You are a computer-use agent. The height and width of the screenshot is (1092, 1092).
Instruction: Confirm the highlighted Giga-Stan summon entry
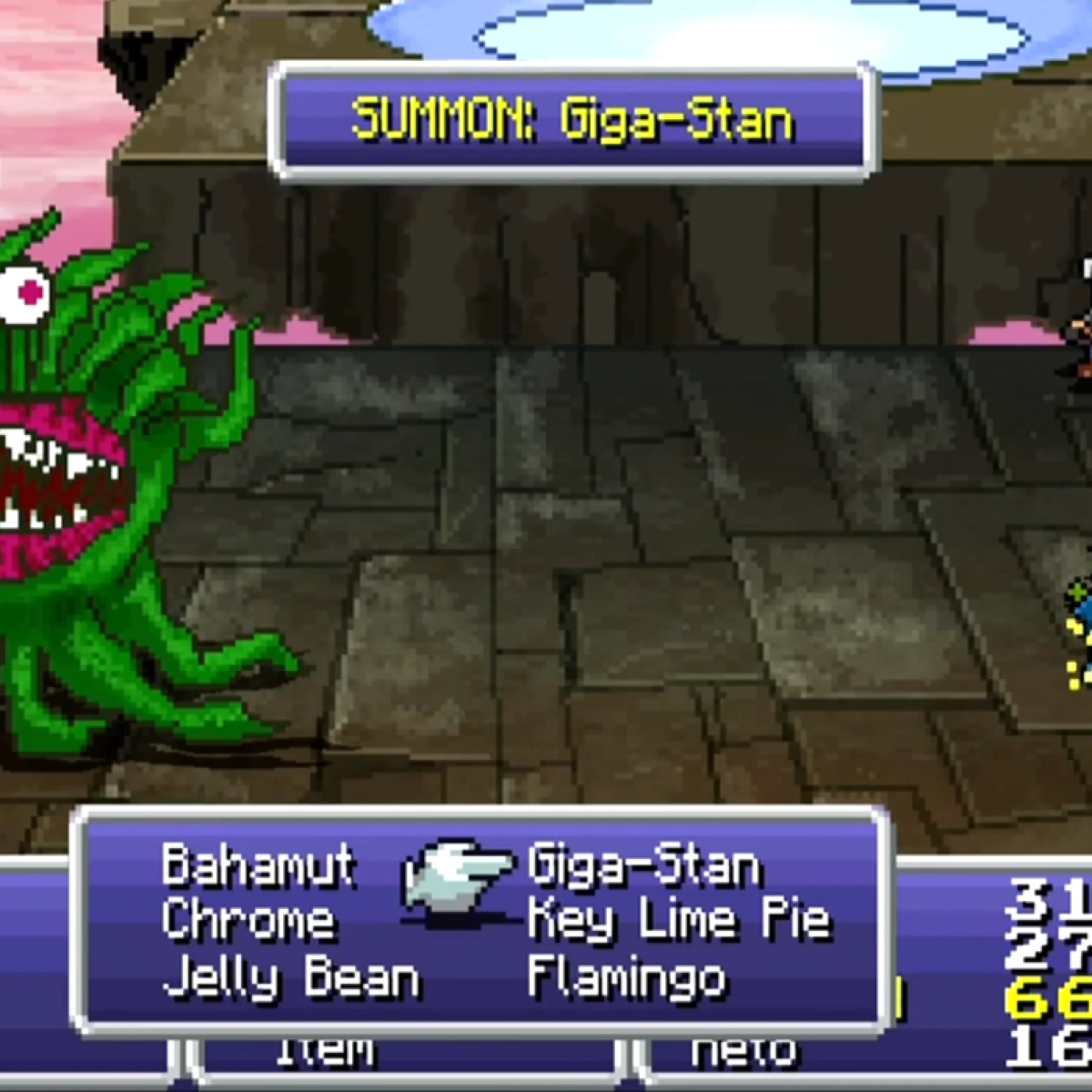pos(643,864)
